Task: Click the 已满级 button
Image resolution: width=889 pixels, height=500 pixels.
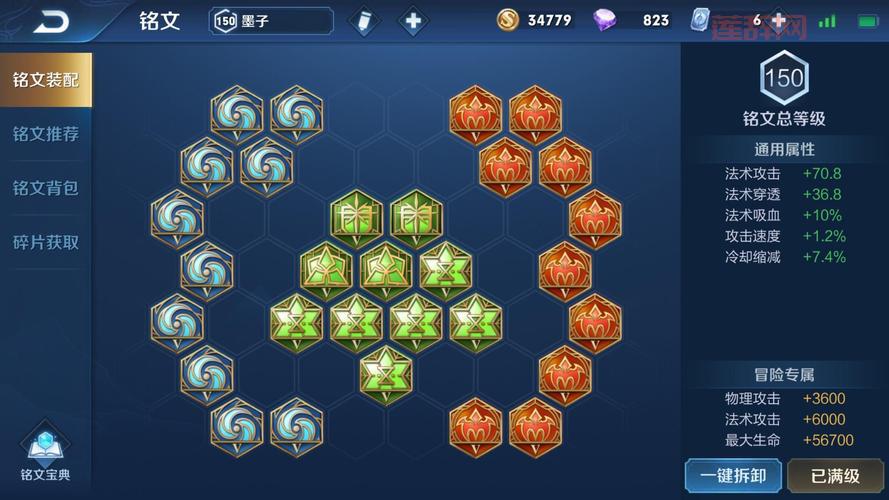Action: (x=837, y=476)
